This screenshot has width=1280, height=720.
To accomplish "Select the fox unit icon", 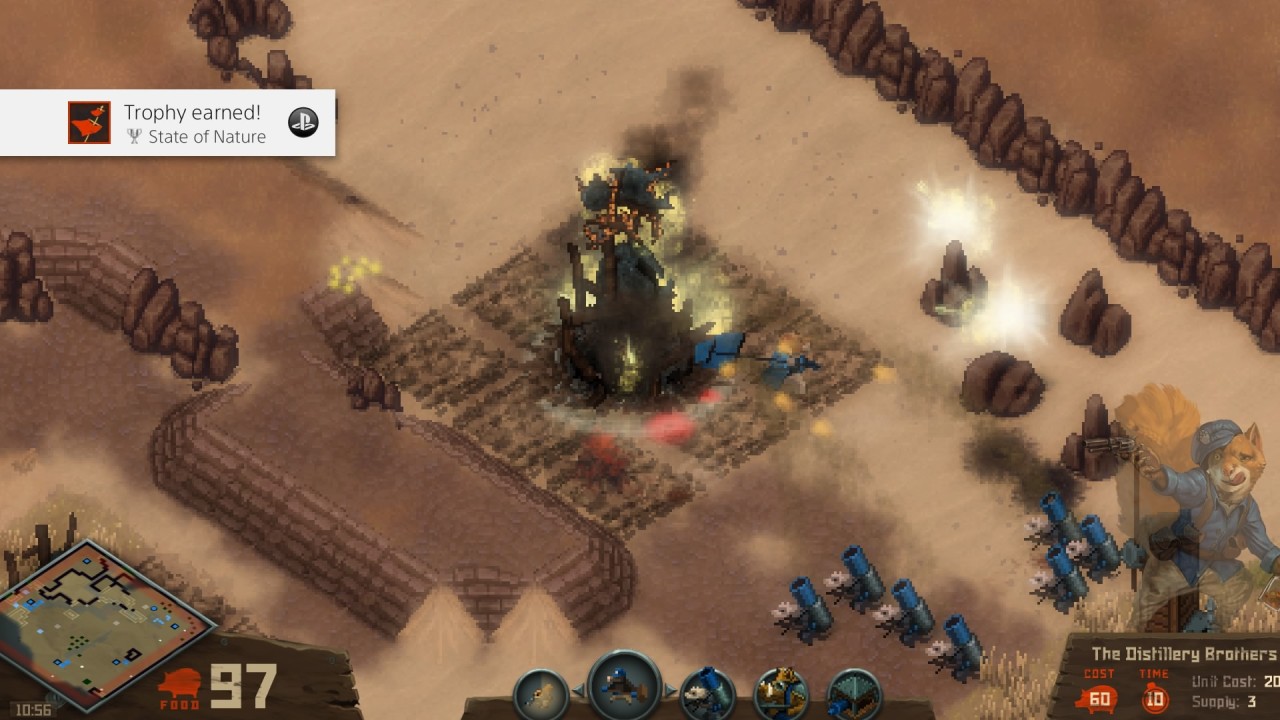I will 780,694.
